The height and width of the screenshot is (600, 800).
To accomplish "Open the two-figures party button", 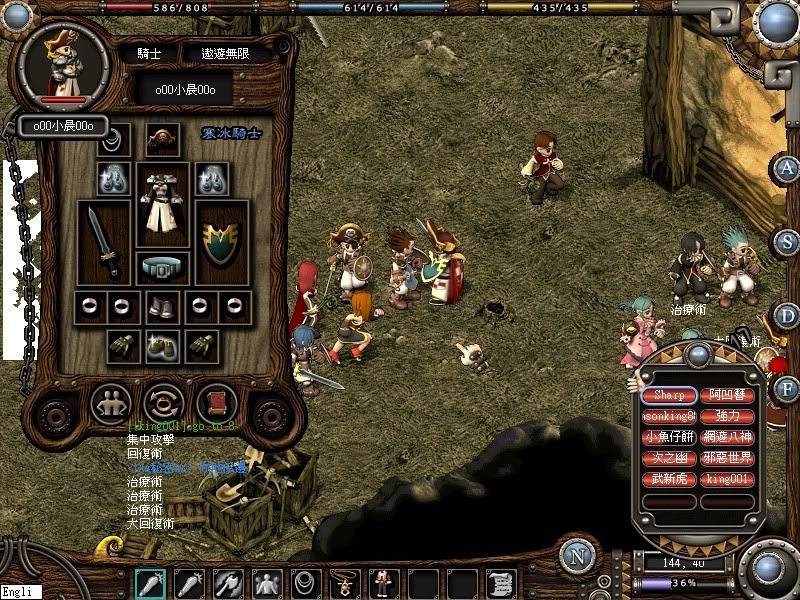I will (x=110, y=404).
